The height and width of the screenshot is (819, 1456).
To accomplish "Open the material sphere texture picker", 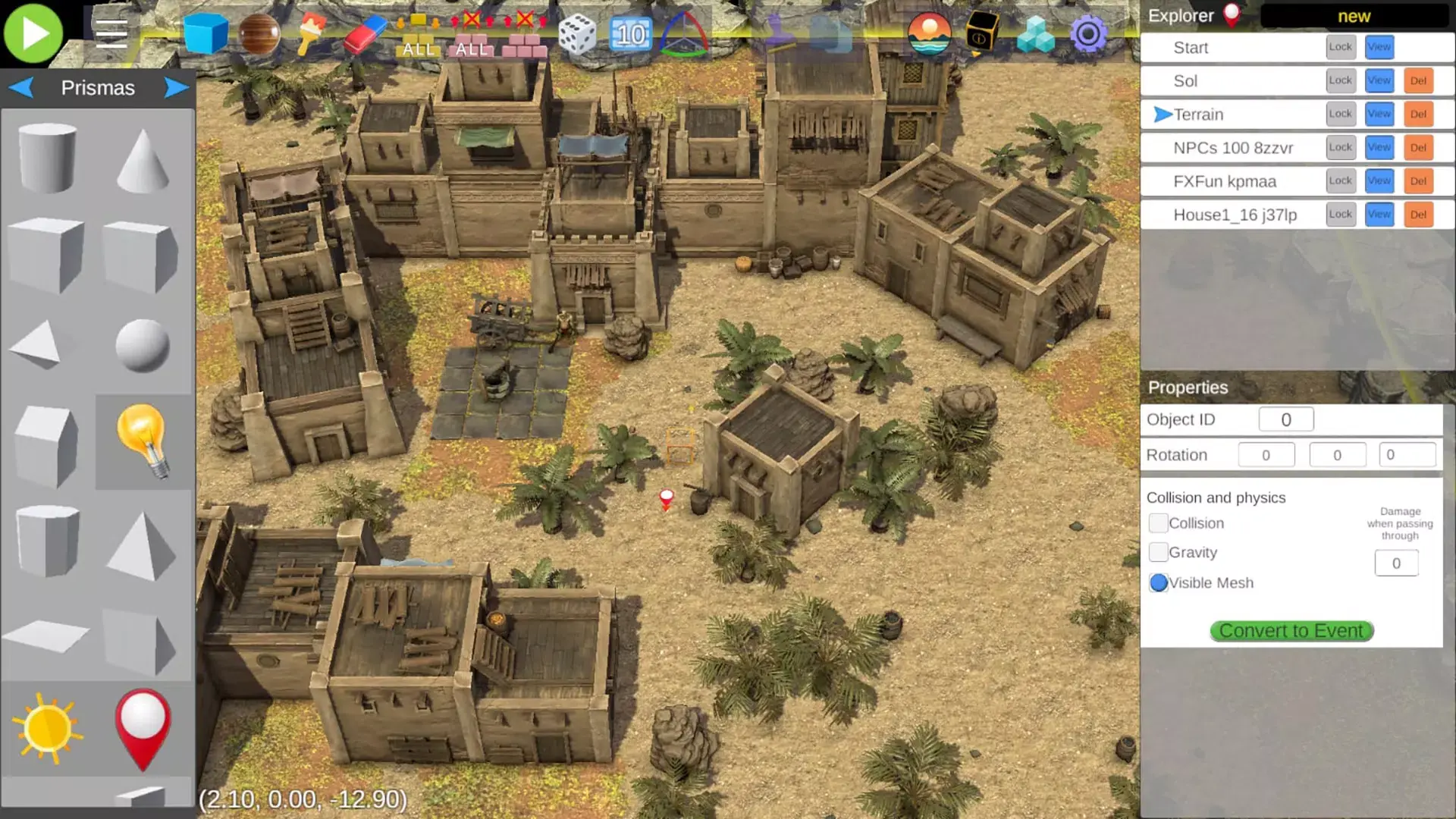I will point(258,33).
